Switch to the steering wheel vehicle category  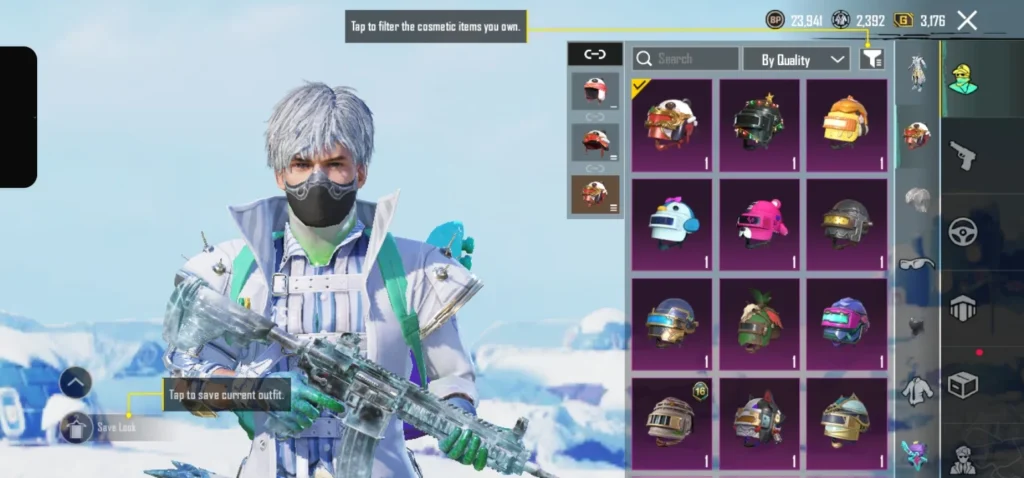[962, 232]
